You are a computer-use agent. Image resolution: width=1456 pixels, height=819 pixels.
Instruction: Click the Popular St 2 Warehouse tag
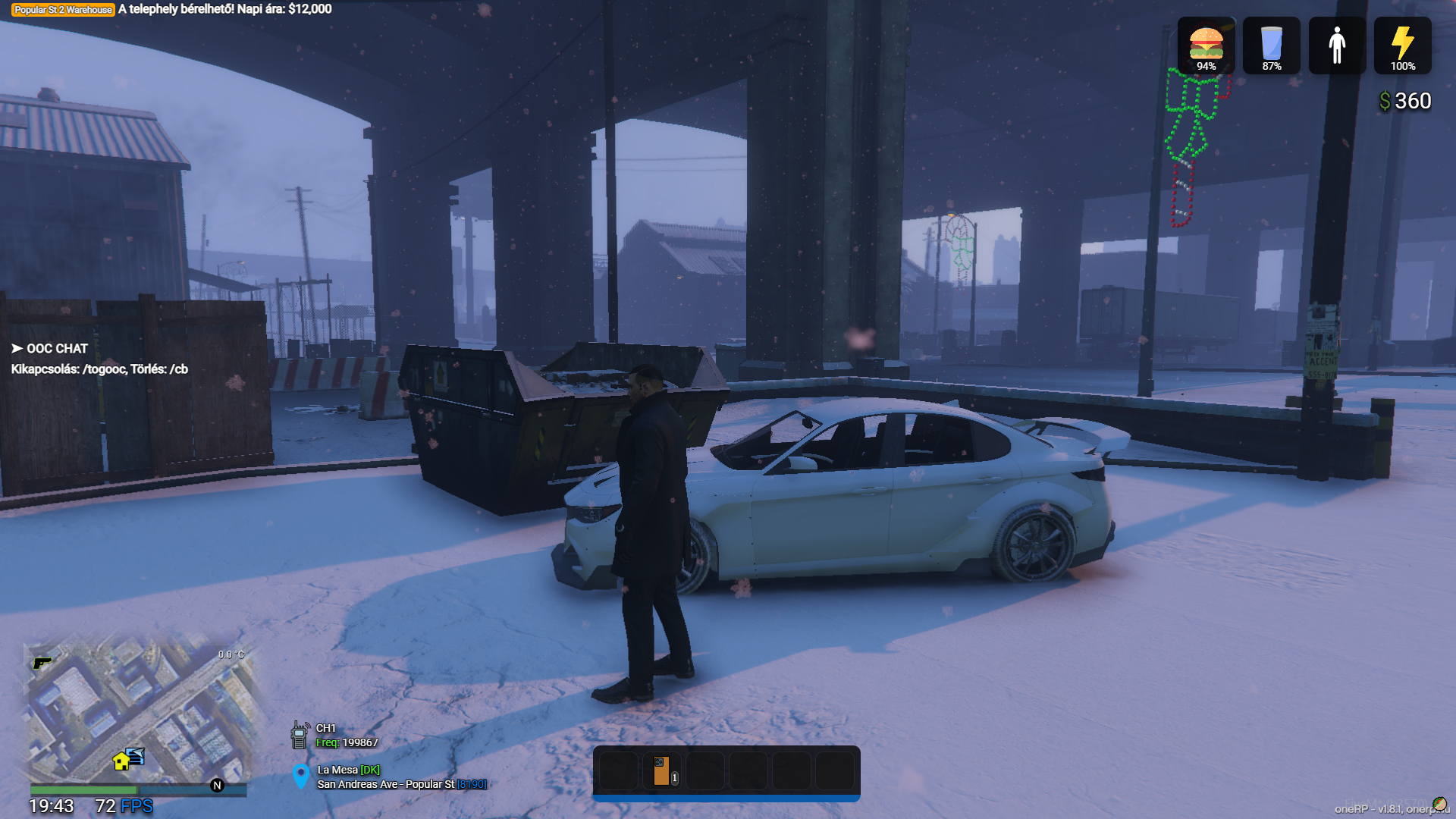[63, 10]
